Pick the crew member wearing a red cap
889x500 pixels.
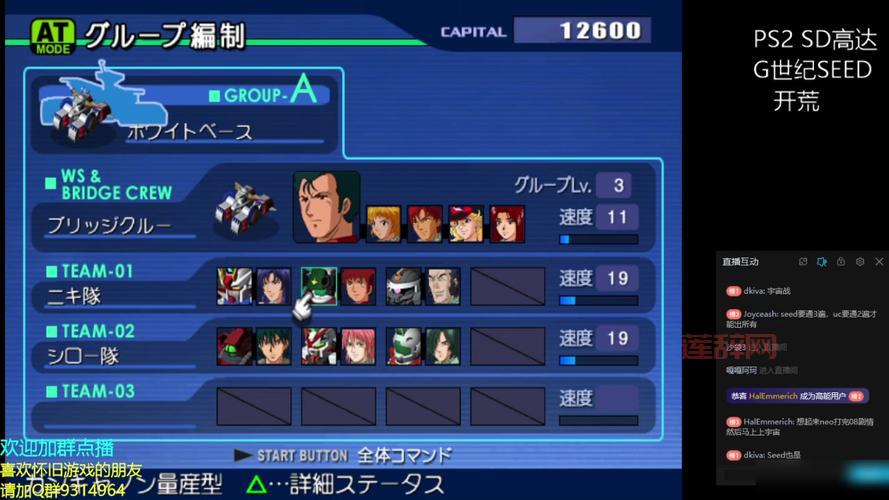(465, 223)
